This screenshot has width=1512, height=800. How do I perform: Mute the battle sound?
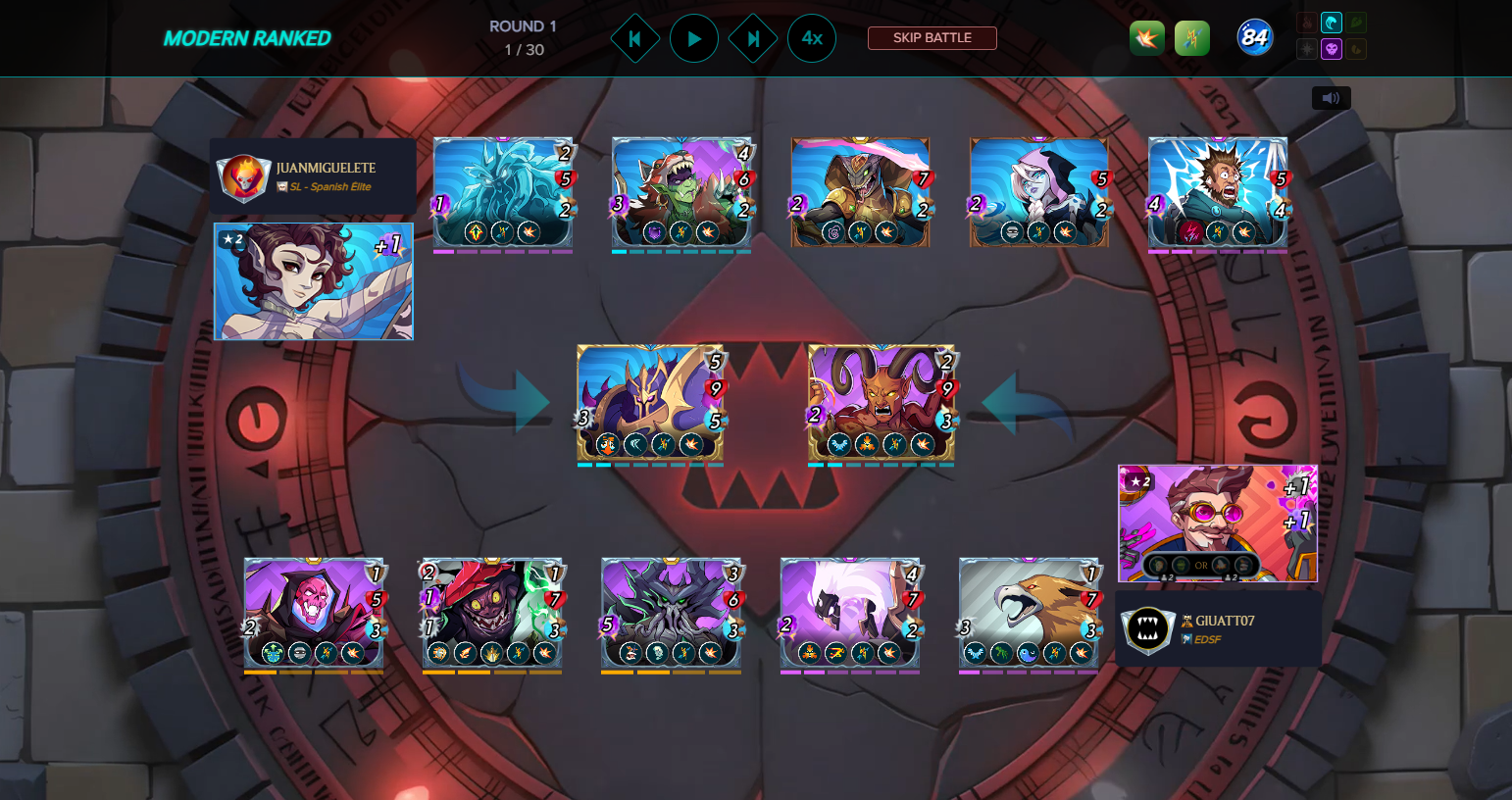pyautogui.click(x=1331, y=98)
